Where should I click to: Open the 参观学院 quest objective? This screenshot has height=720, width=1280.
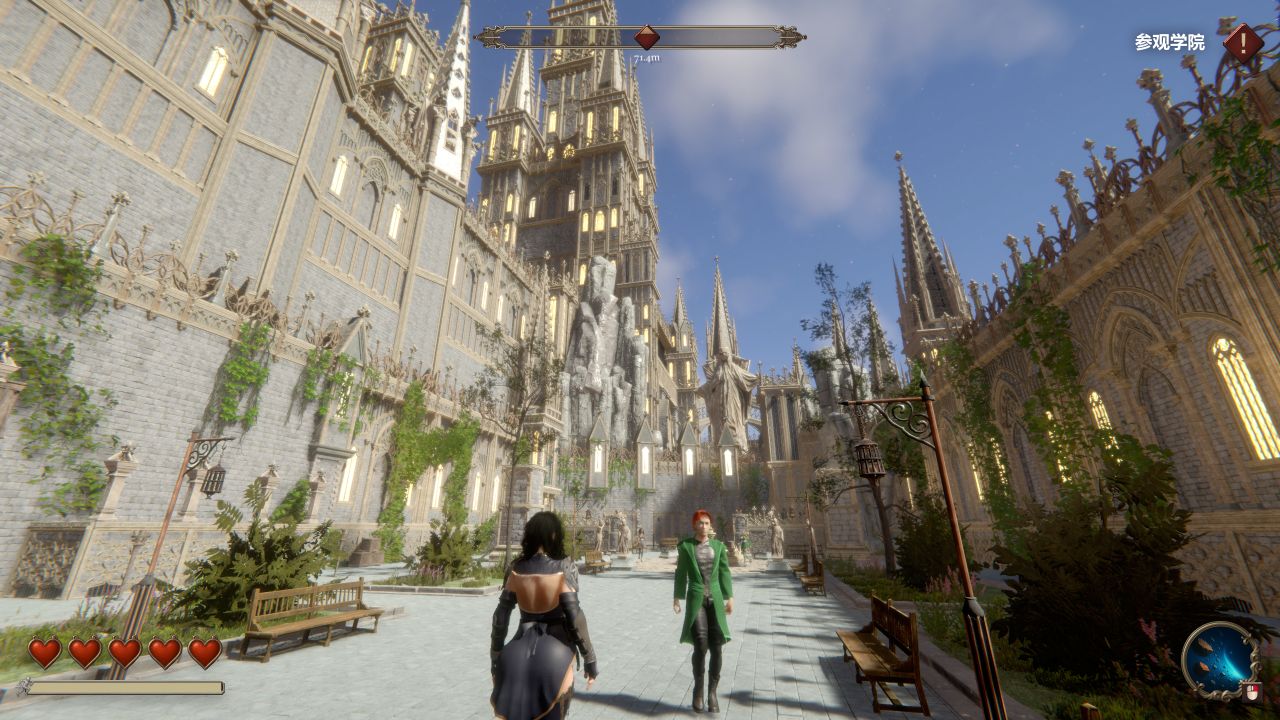point(1169,43)
